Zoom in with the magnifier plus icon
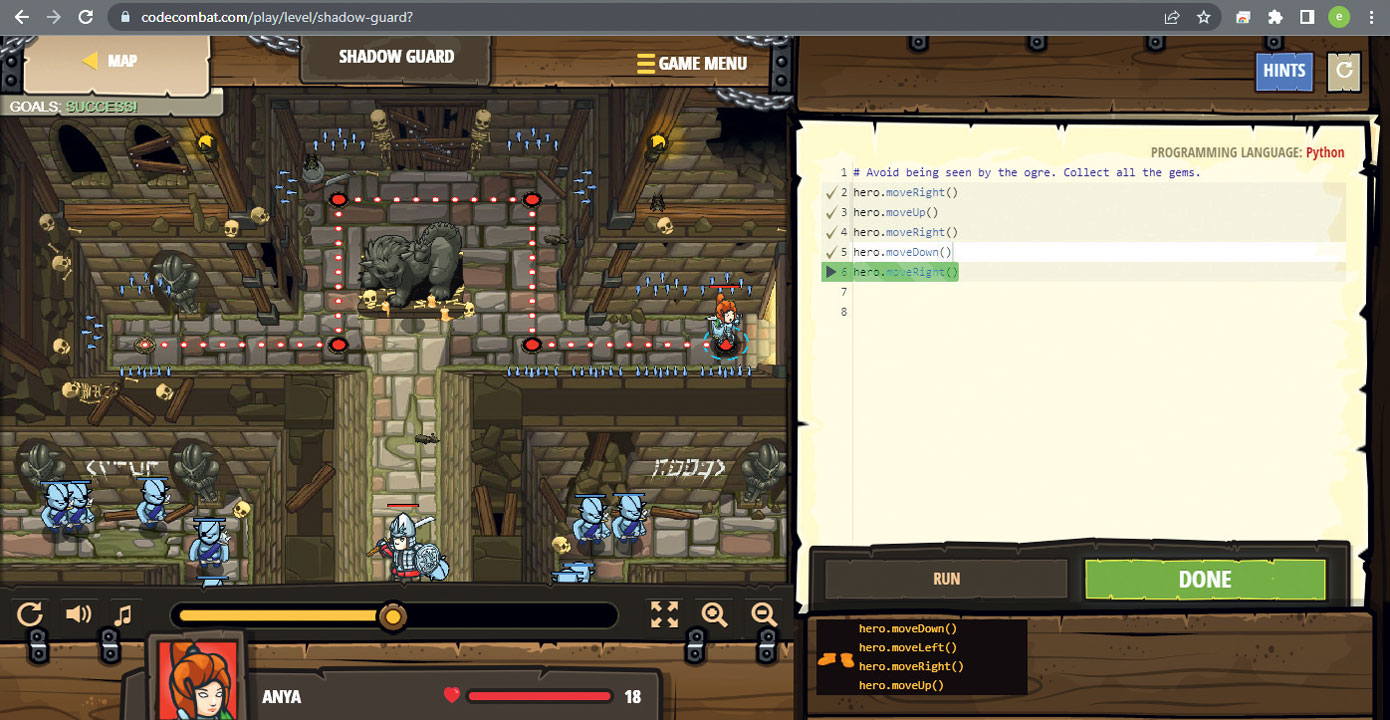 click(x=714, y=614)
